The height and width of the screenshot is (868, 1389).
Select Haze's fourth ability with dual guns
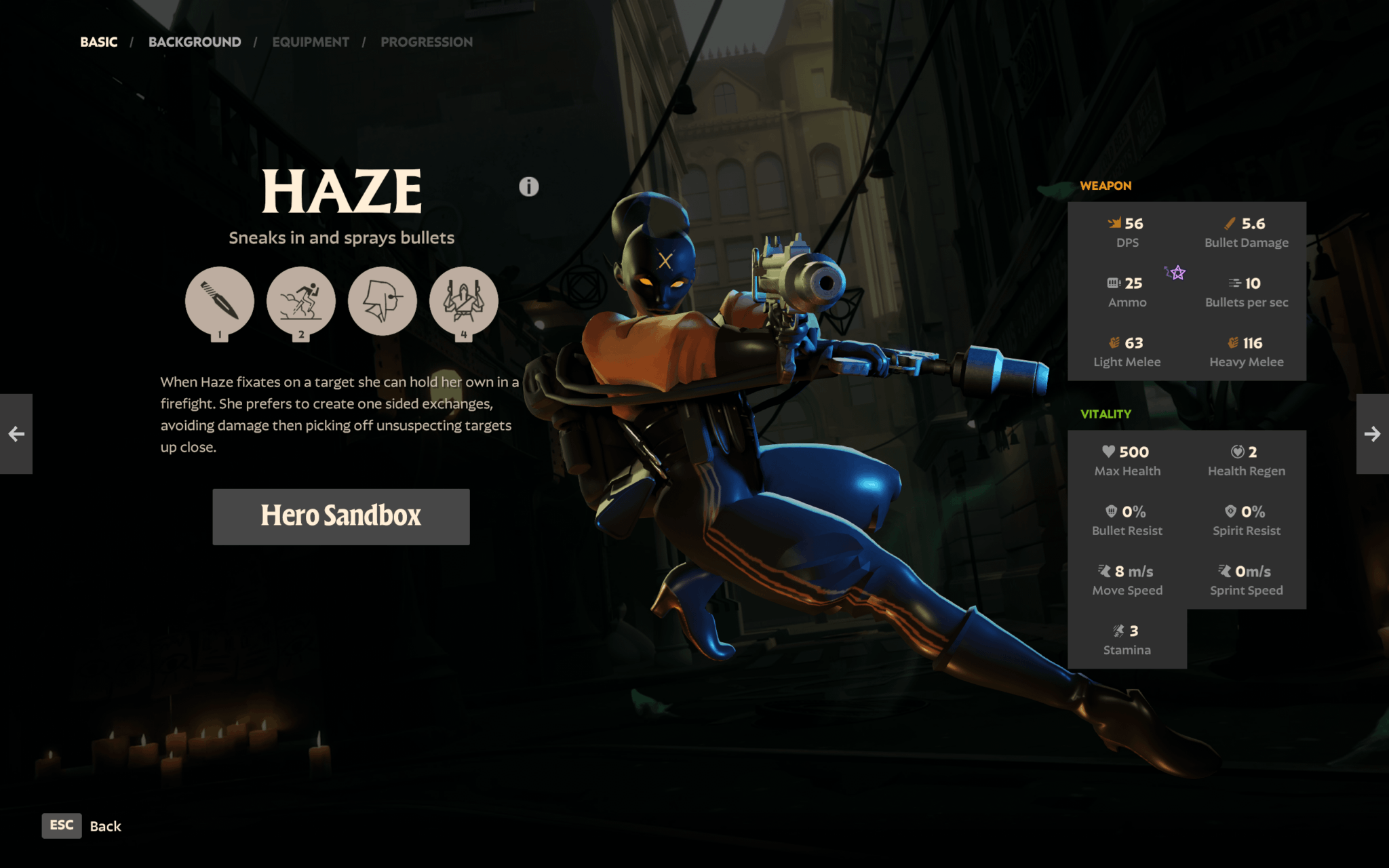tap(464, 301)
